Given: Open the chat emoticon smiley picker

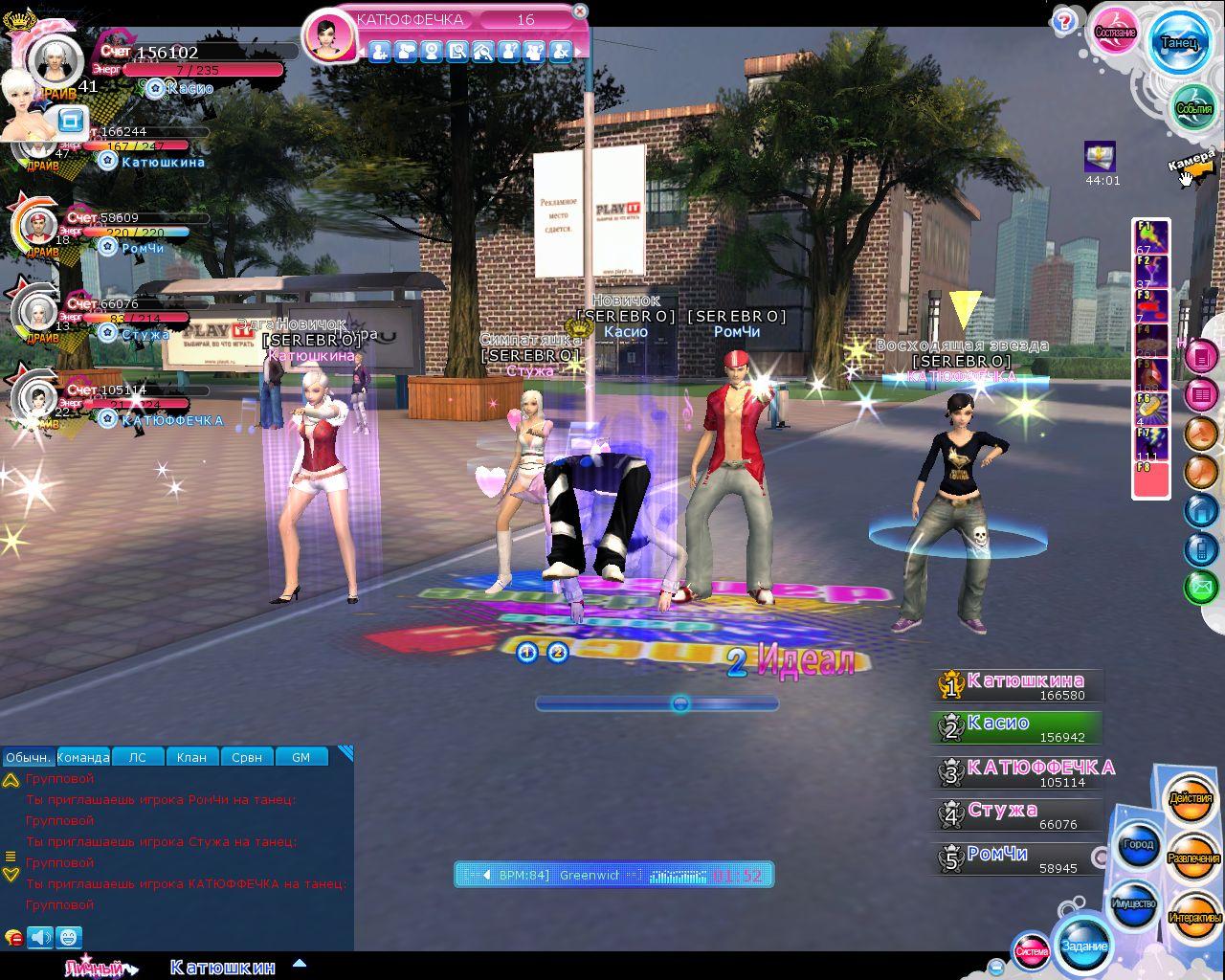Looking at the screenshot, I should (x=69, y=937).
